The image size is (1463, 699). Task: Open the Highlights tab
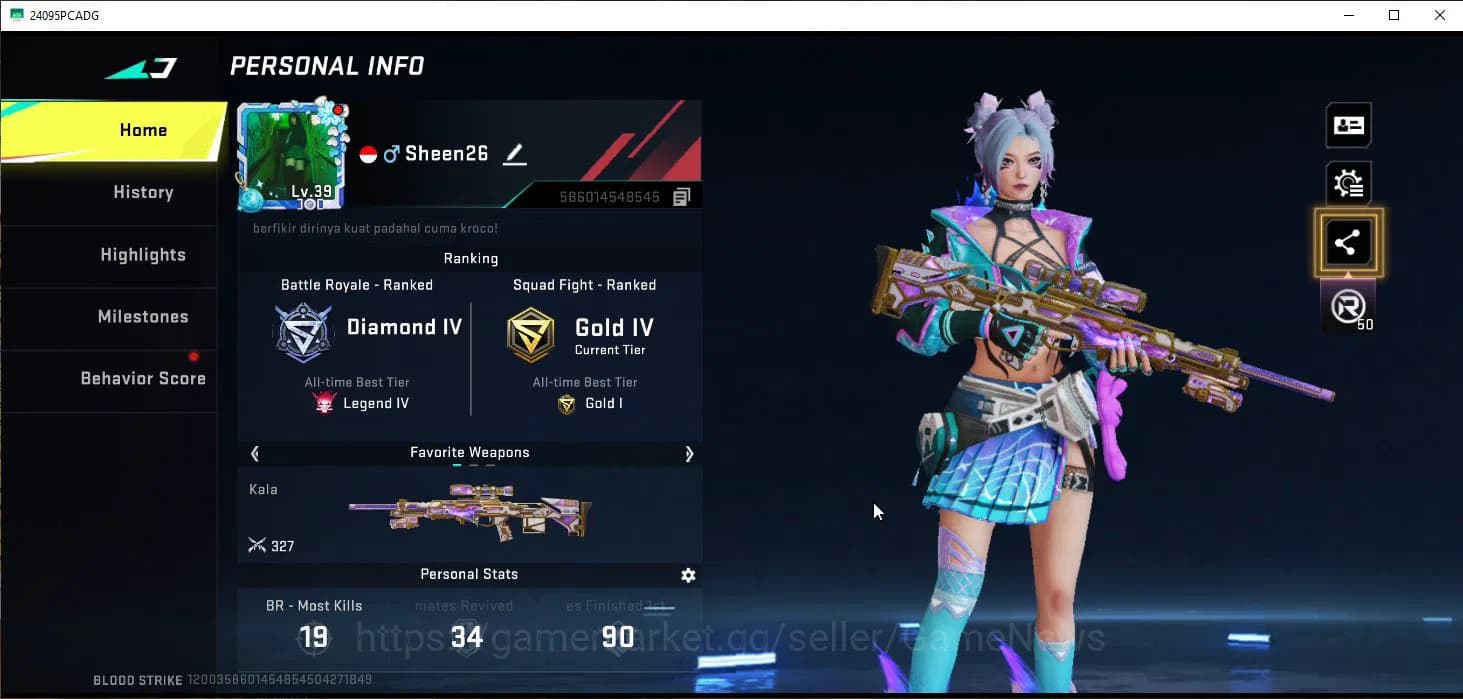(143, 255)
